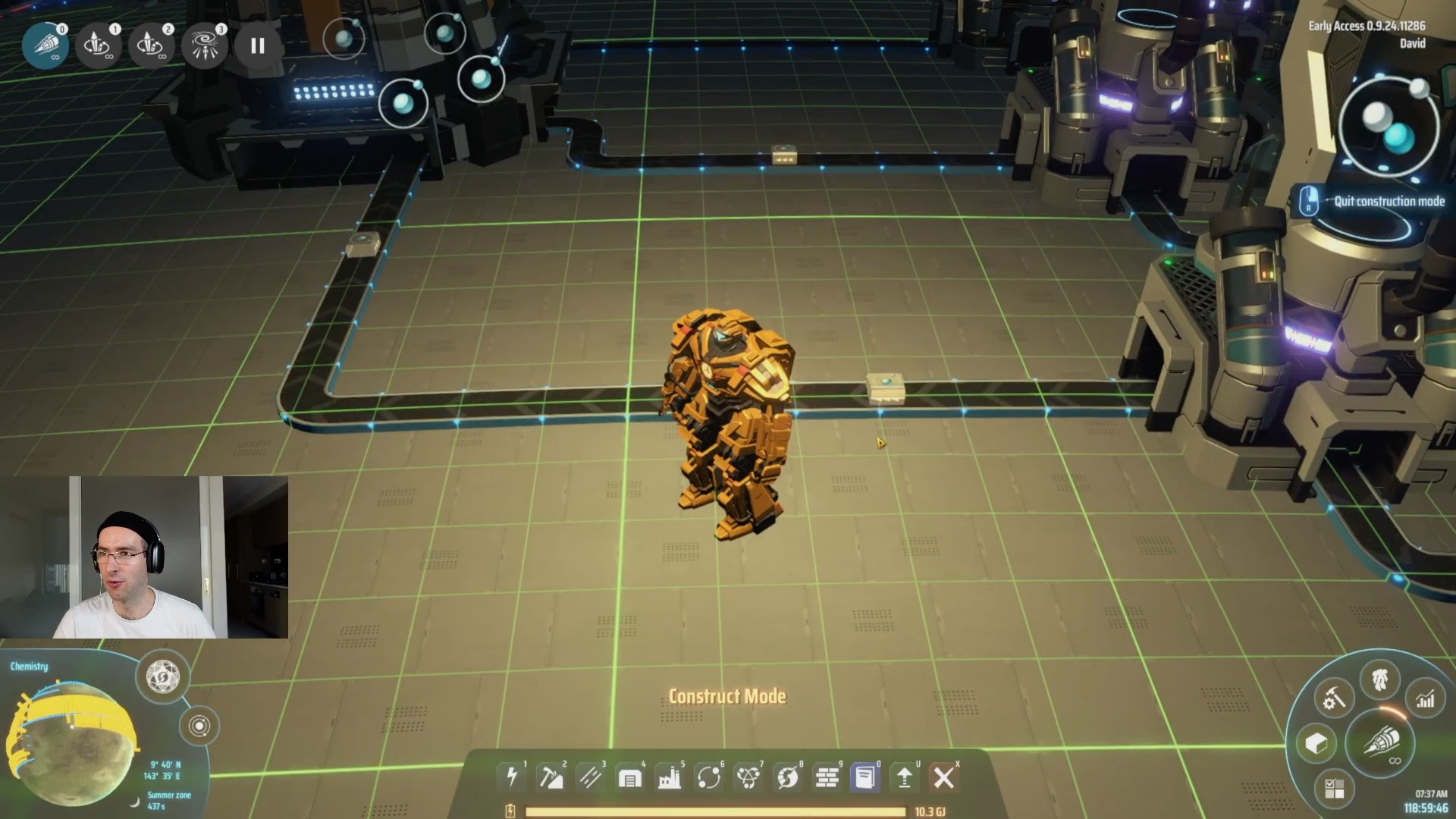Select the spiral galaxy research queue icon
The height and width of the screenshot is (819, 1456).
click(x=205, y=45)
